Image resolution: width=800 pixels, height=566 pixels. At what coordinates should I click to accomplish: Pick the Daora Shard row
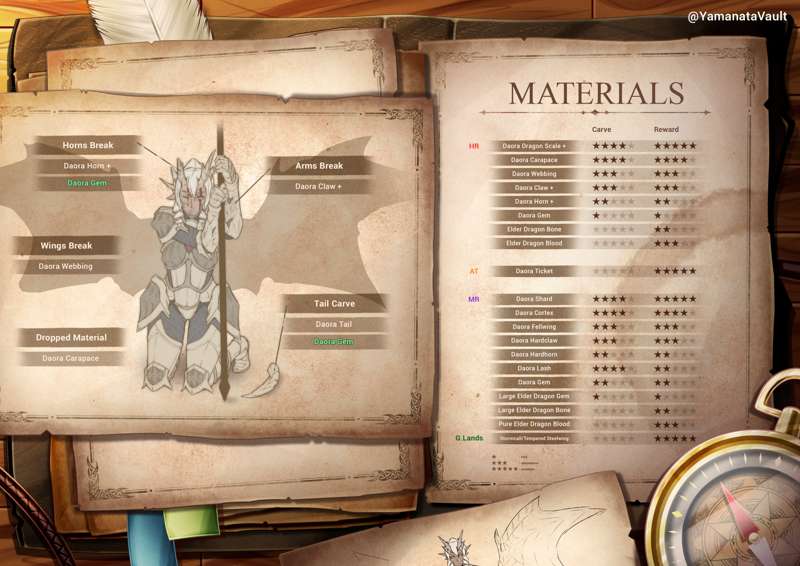pyautogui.click(x=533, y=299)
